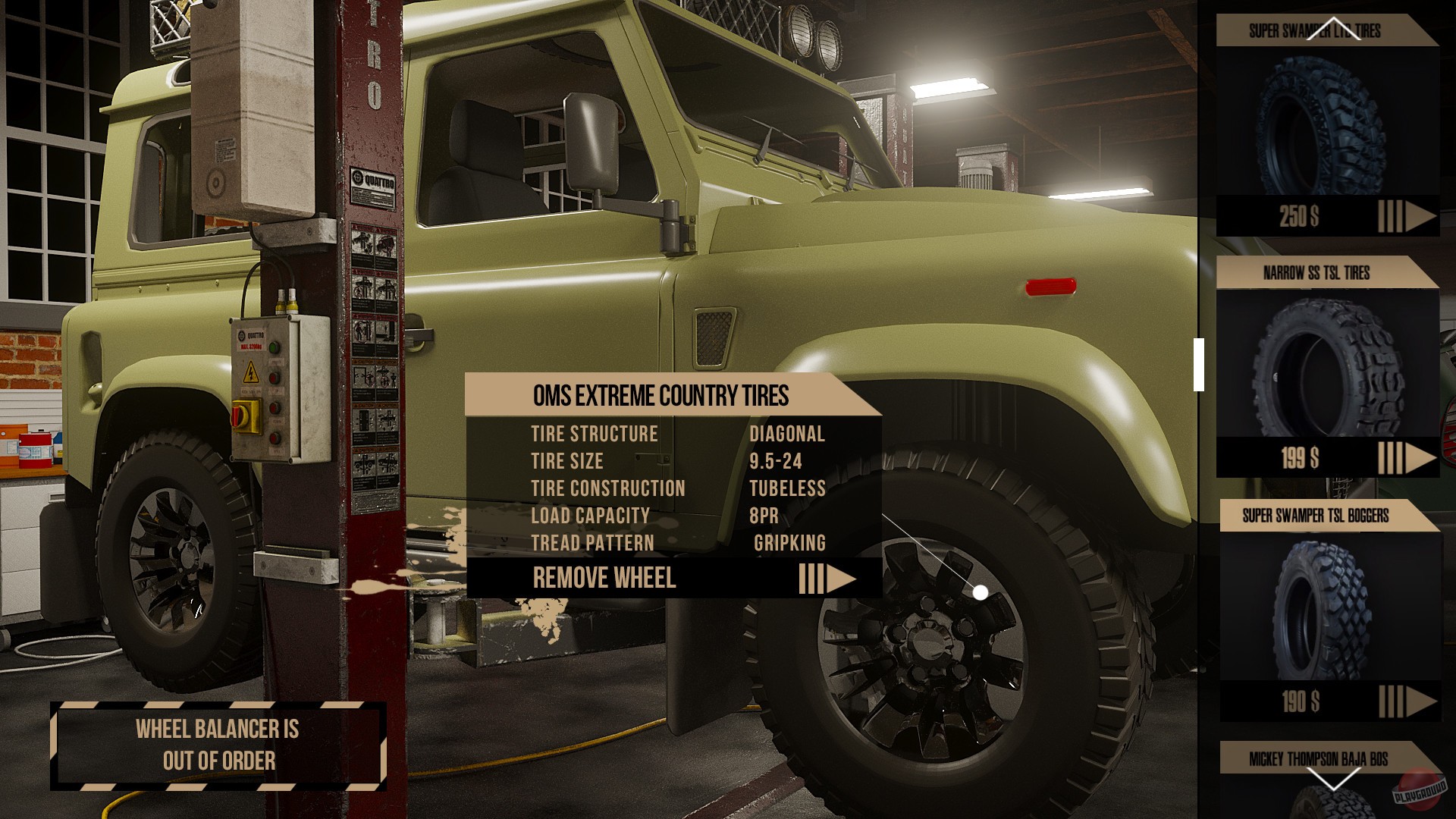Click the Tire Size 9.5-24 spec row
Image resolution: width=1456 pixels, height=819 pixels.
point(675,461)
